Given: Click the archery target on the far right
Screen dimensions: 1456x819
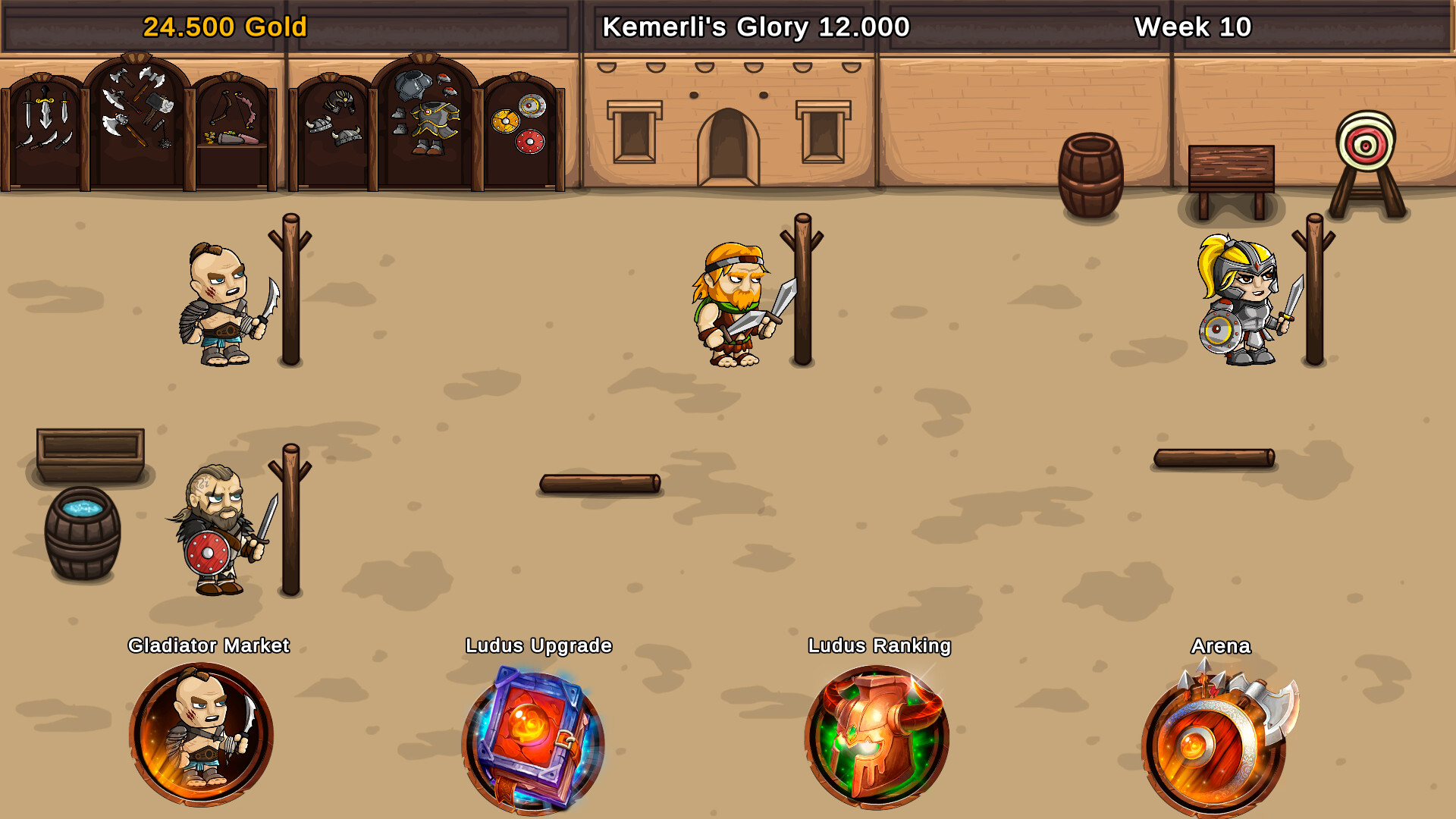Looking at the screenshot, I should (x=1365, y=144).
